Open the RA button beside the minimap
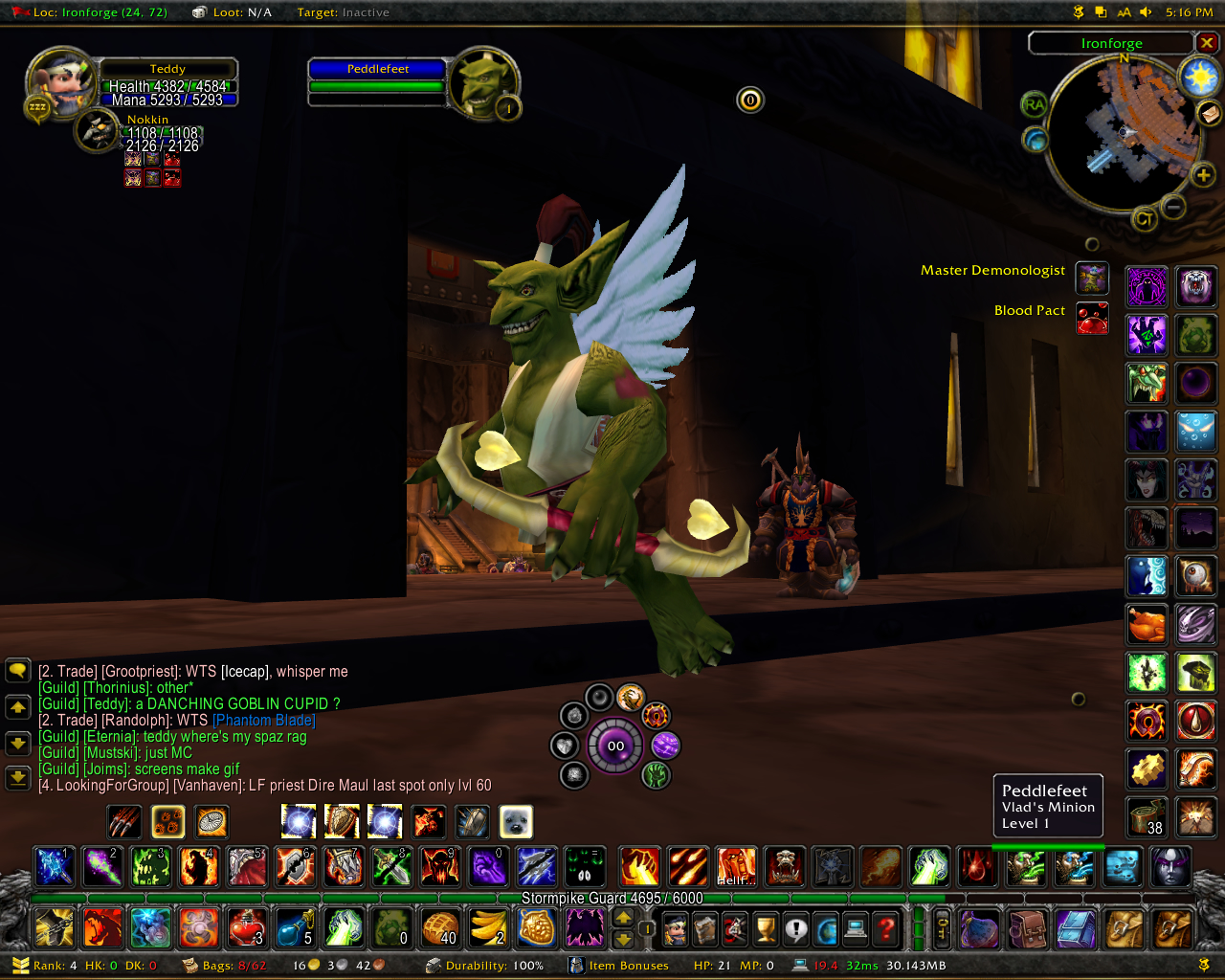This screenshot has height=980, width=1225. tap(1034, 104)
